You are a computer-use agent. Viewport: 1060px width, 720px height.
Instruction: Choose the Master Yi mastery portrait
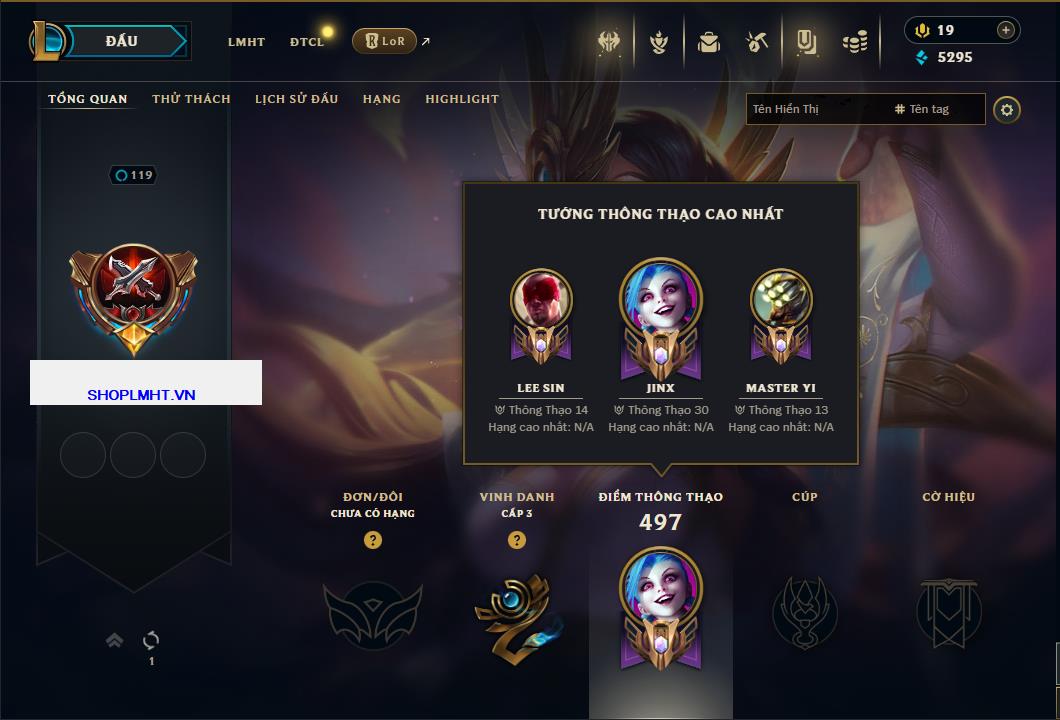coord(781,300)
